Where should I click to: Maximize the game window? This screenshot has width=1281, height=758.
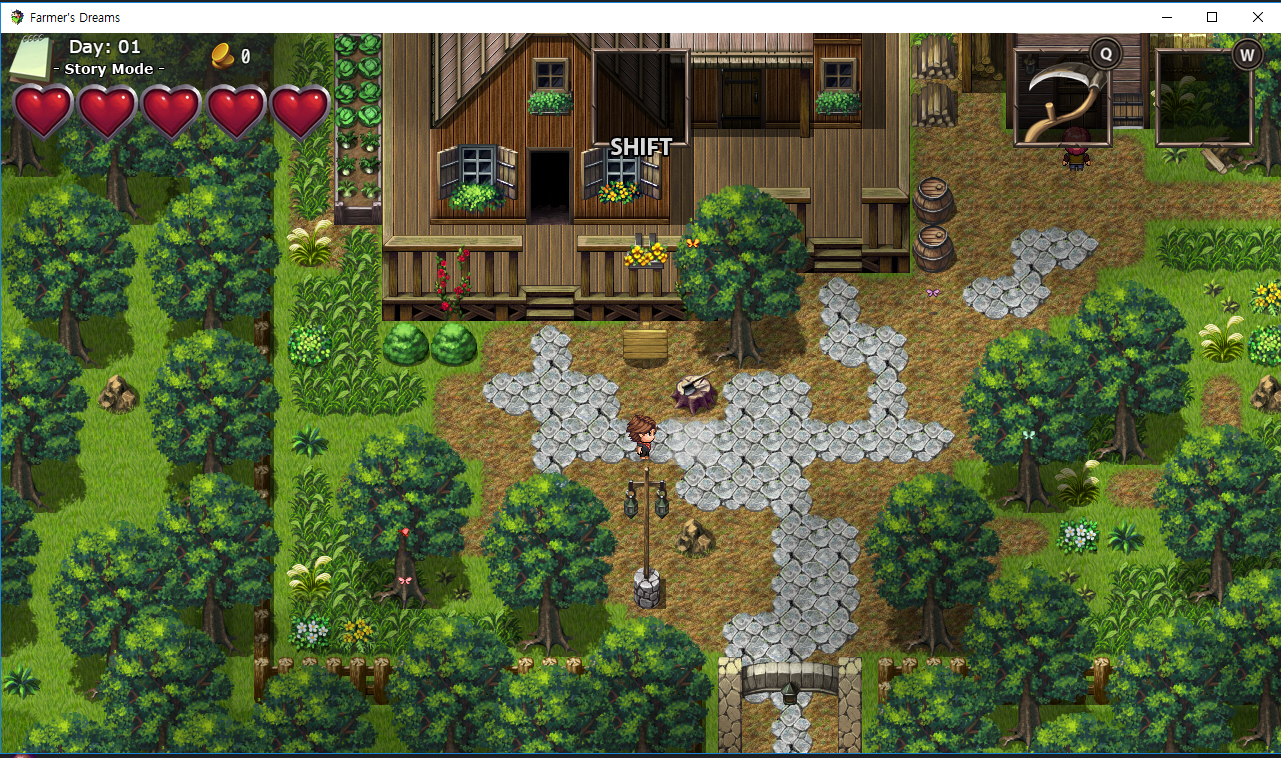(x=1212, y=17)
